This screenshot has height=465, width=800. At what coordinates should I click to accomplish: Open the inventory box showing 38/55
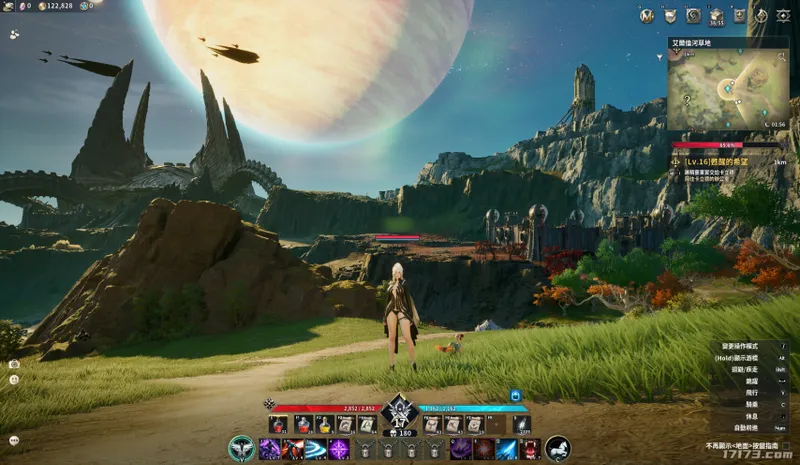716,15
